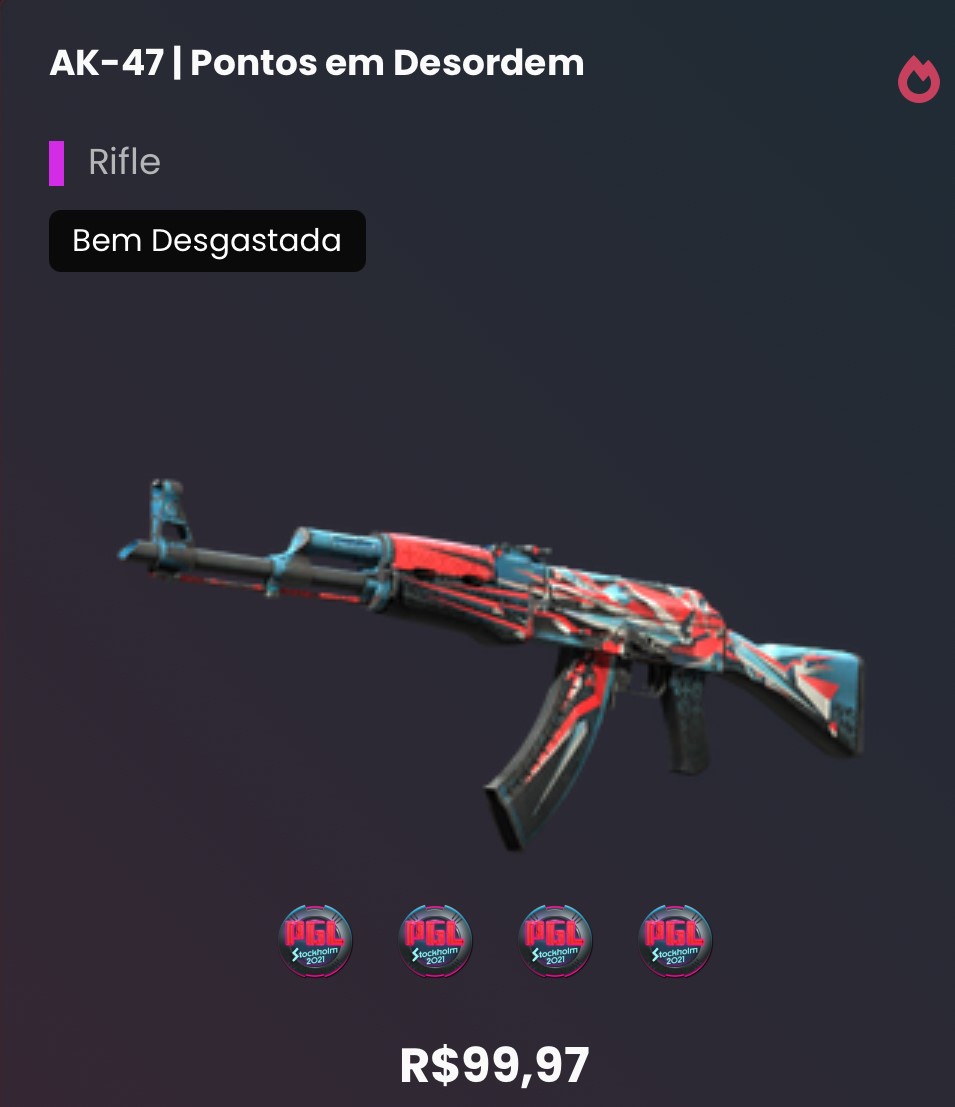Open the AK-47 Pontos em Desordem title
The image size is (955, 1107).
pyautogui.click(x=317, y=63)
